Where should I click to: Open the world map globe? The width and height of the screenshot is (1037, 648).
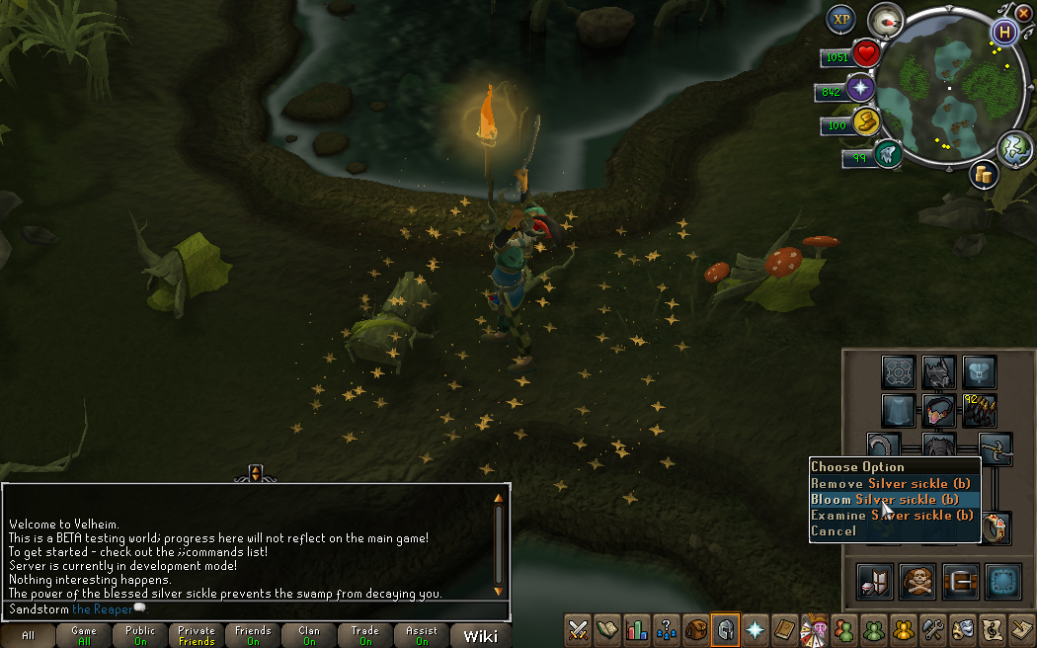click(1014, 148)
